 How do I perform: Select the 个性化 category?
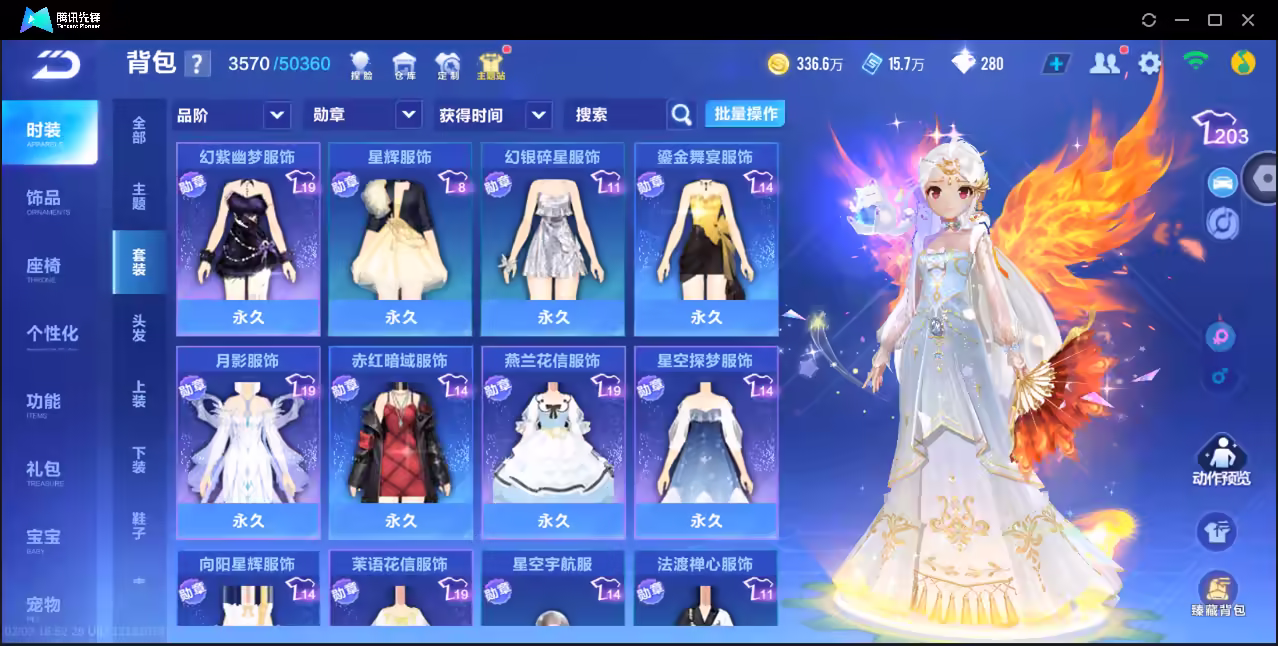[52, 334]
